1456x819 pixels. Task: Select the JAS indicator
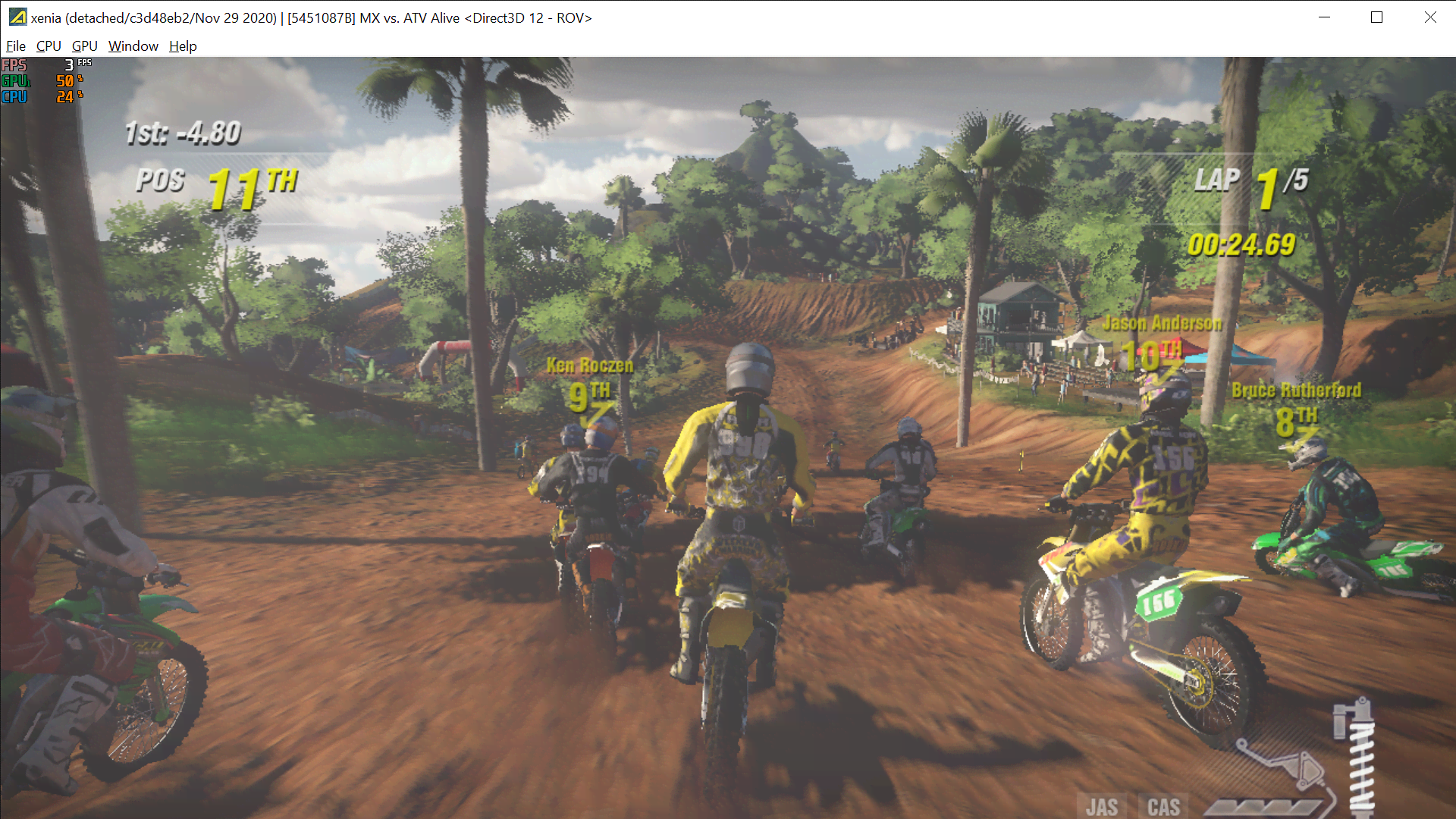point(1103,806)
